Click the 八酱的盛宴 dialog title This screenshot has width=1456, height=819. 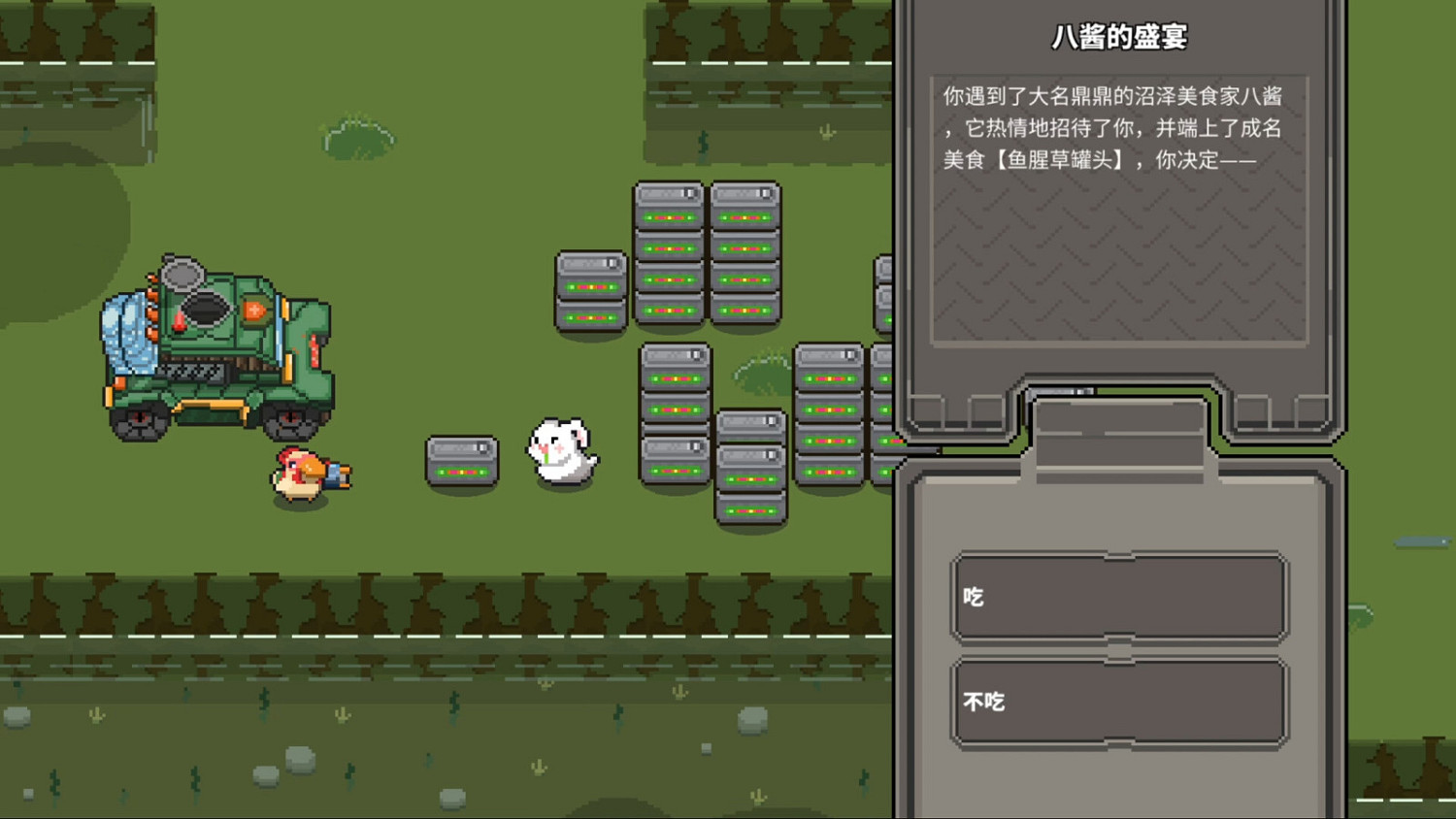point(1120,35)
